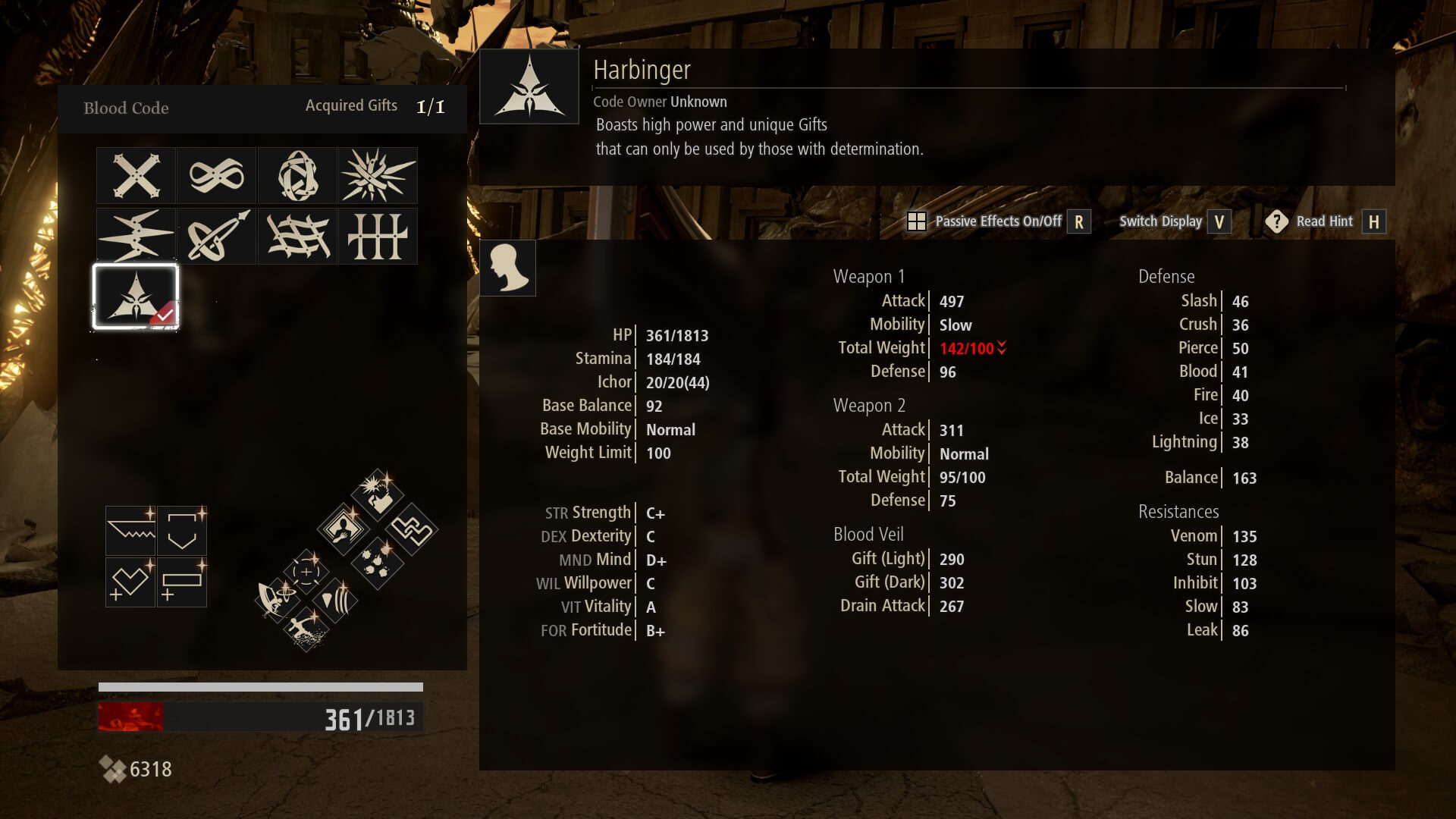Screen dimensions: 1456x819
Task: Choose the zigzag chain-links active gift
Action: tap(412, 529)
